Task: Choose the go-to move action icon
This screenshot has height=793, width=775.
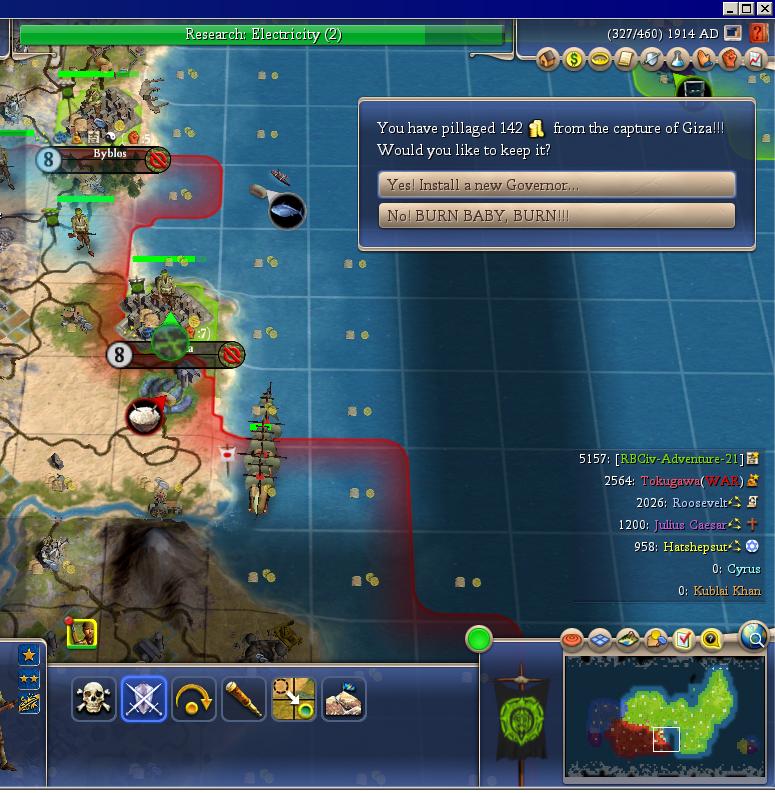Action: [294, 699]
